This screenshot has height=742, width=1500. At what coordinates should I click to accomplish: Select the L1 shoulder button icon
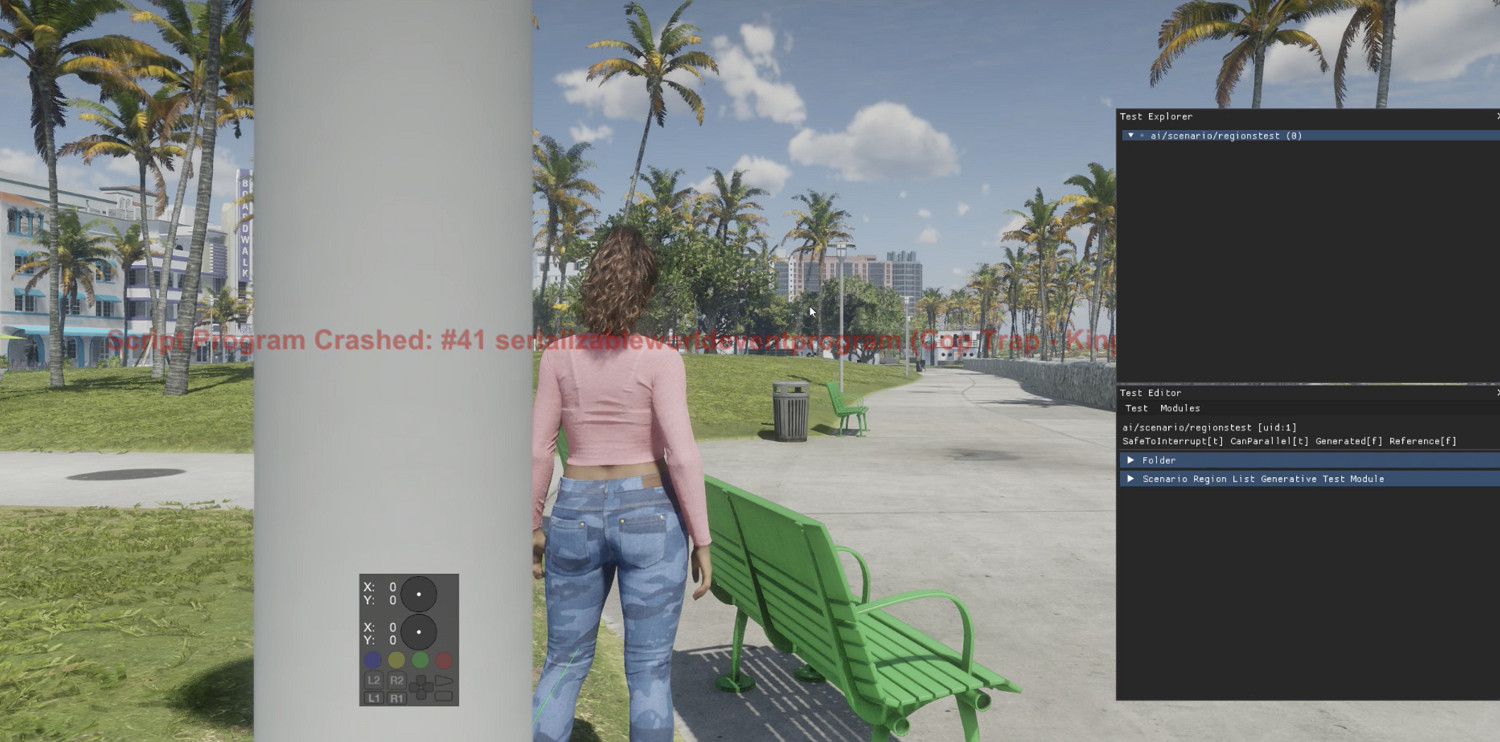pyautogui.click(x=374, y=697)
